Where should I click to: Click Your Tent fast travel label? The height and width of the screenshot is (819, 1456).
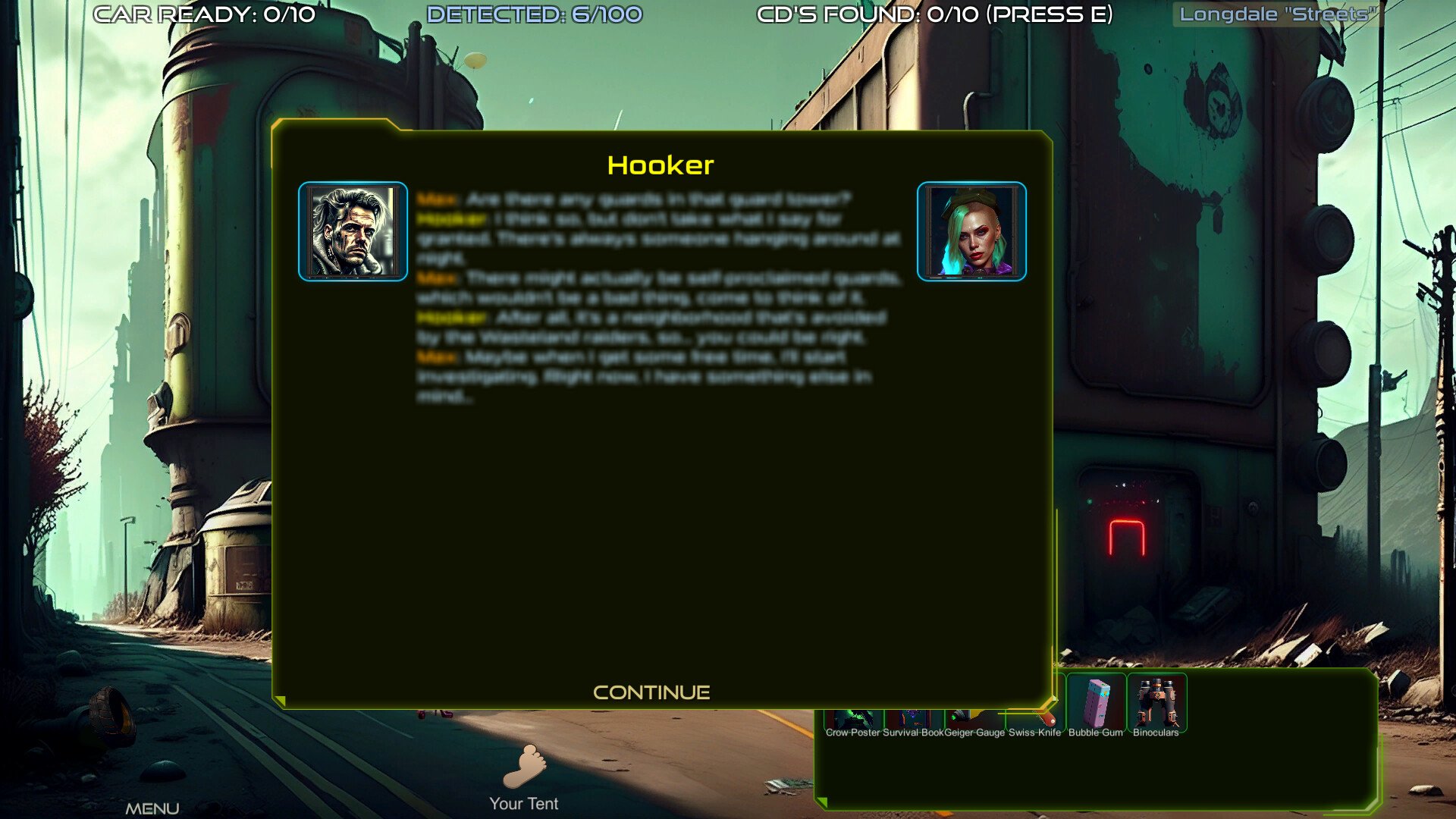click(524, 803)
